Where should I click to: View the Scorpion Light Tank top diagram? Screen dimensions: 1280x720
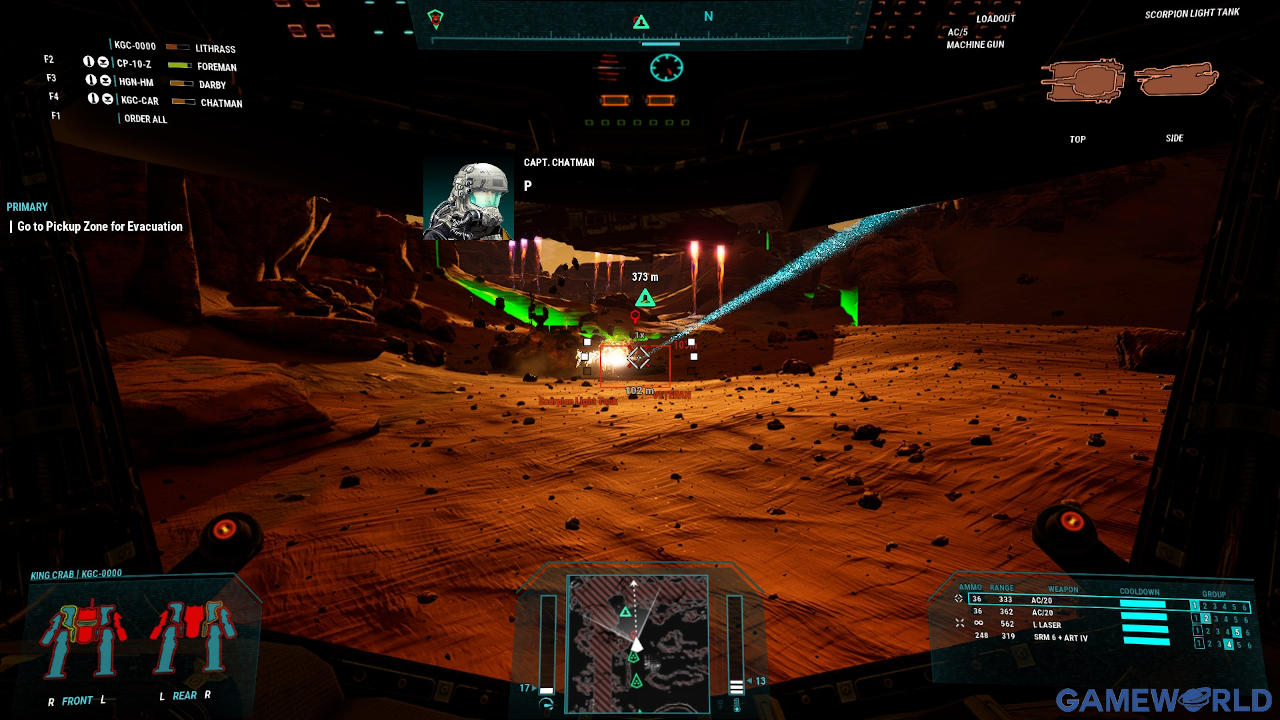pos(1082,82)
